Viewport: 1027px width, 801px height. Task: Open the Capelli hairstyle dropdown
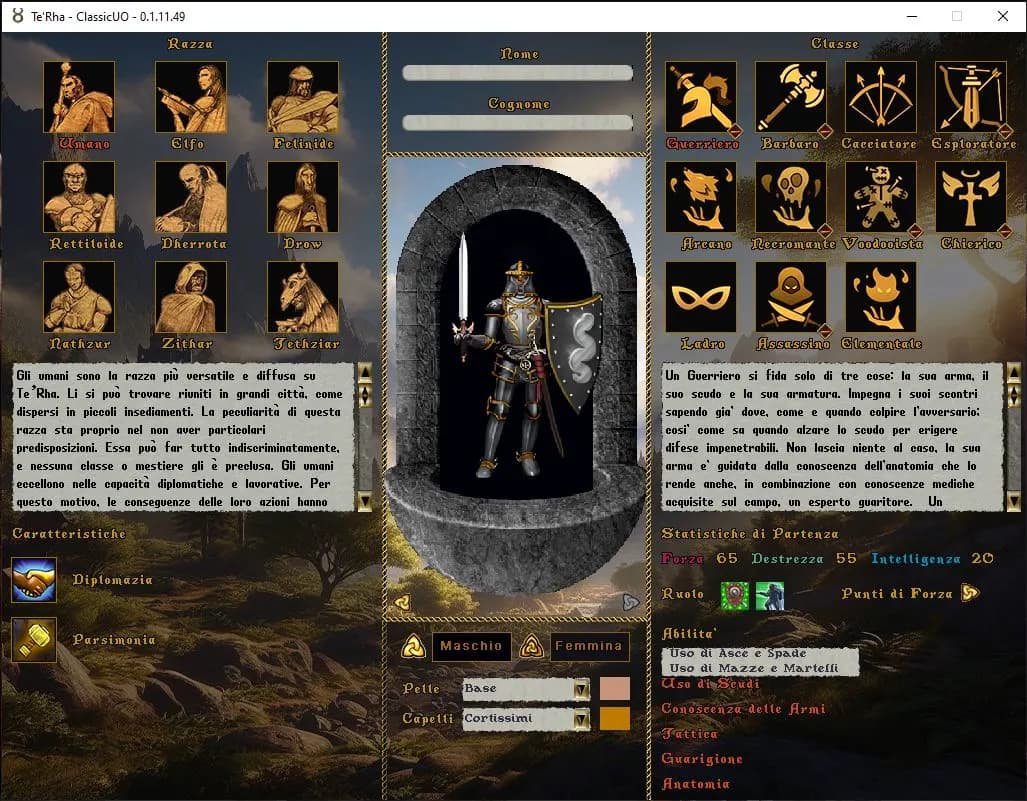(581, 719)
